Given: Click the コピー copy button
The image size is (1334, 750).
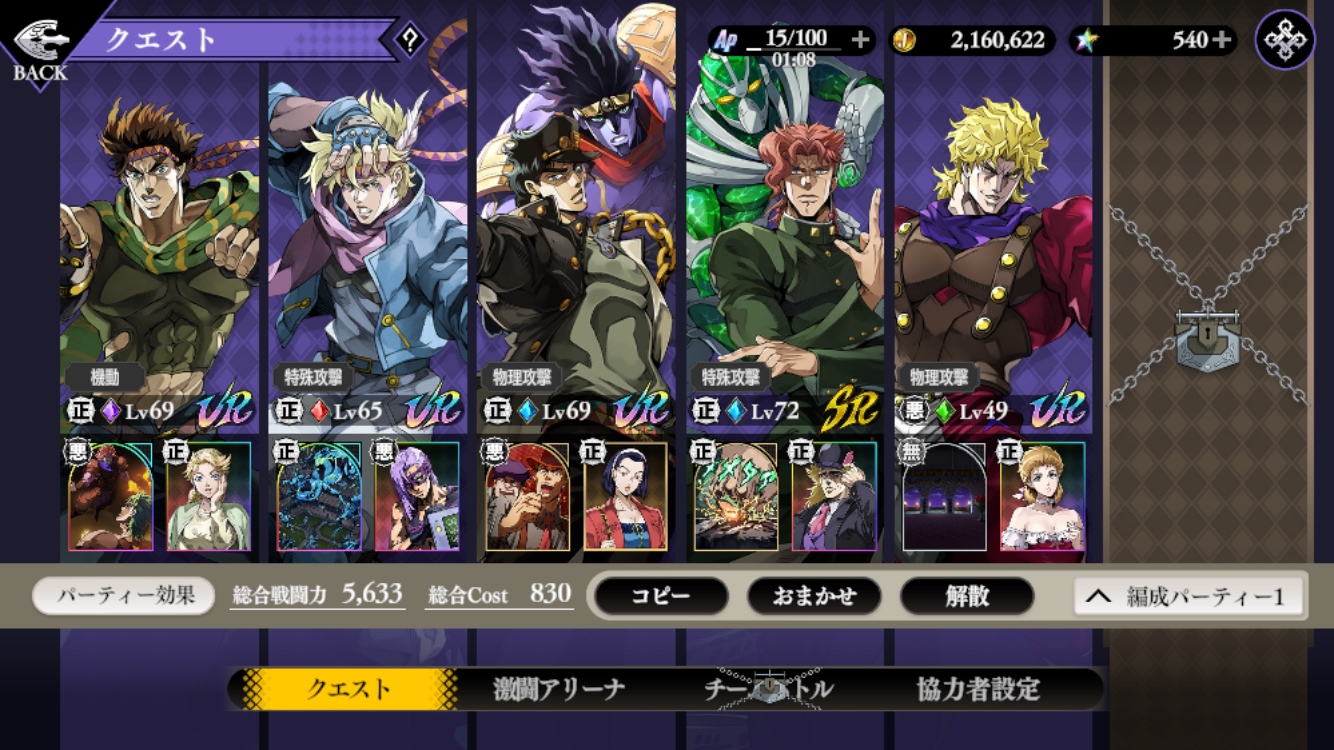Looking at the screenshot, I should tap(661, 596).
